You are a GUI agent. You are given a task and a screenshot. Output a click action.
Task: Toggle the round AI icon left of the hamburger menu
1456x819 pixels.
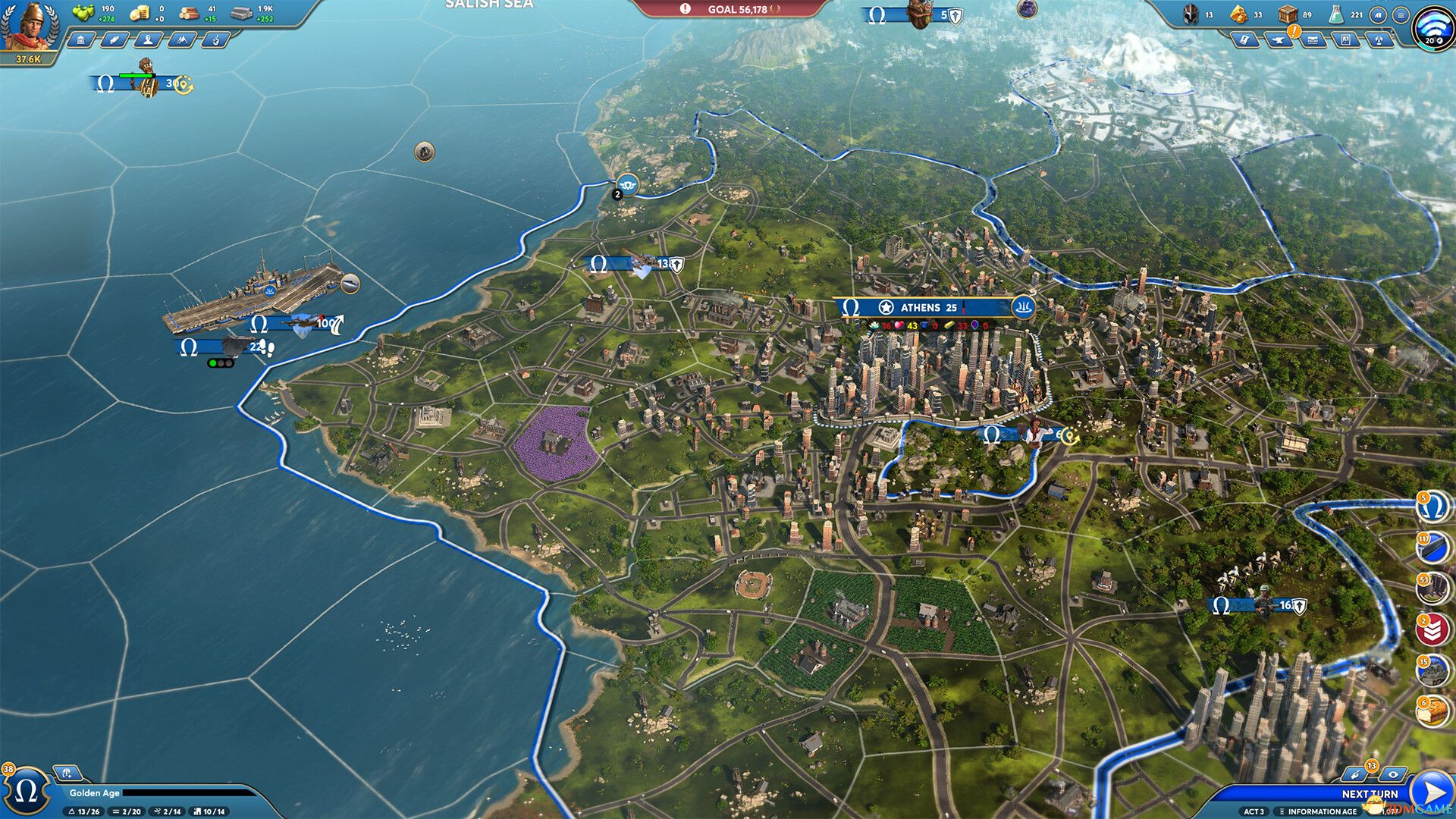[1379, 14]
